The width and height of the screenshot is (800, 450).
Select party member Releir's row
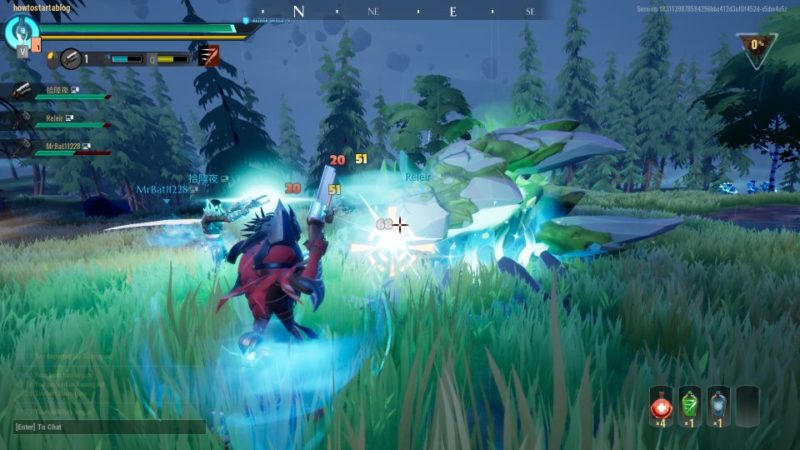[x=55, y=120]
